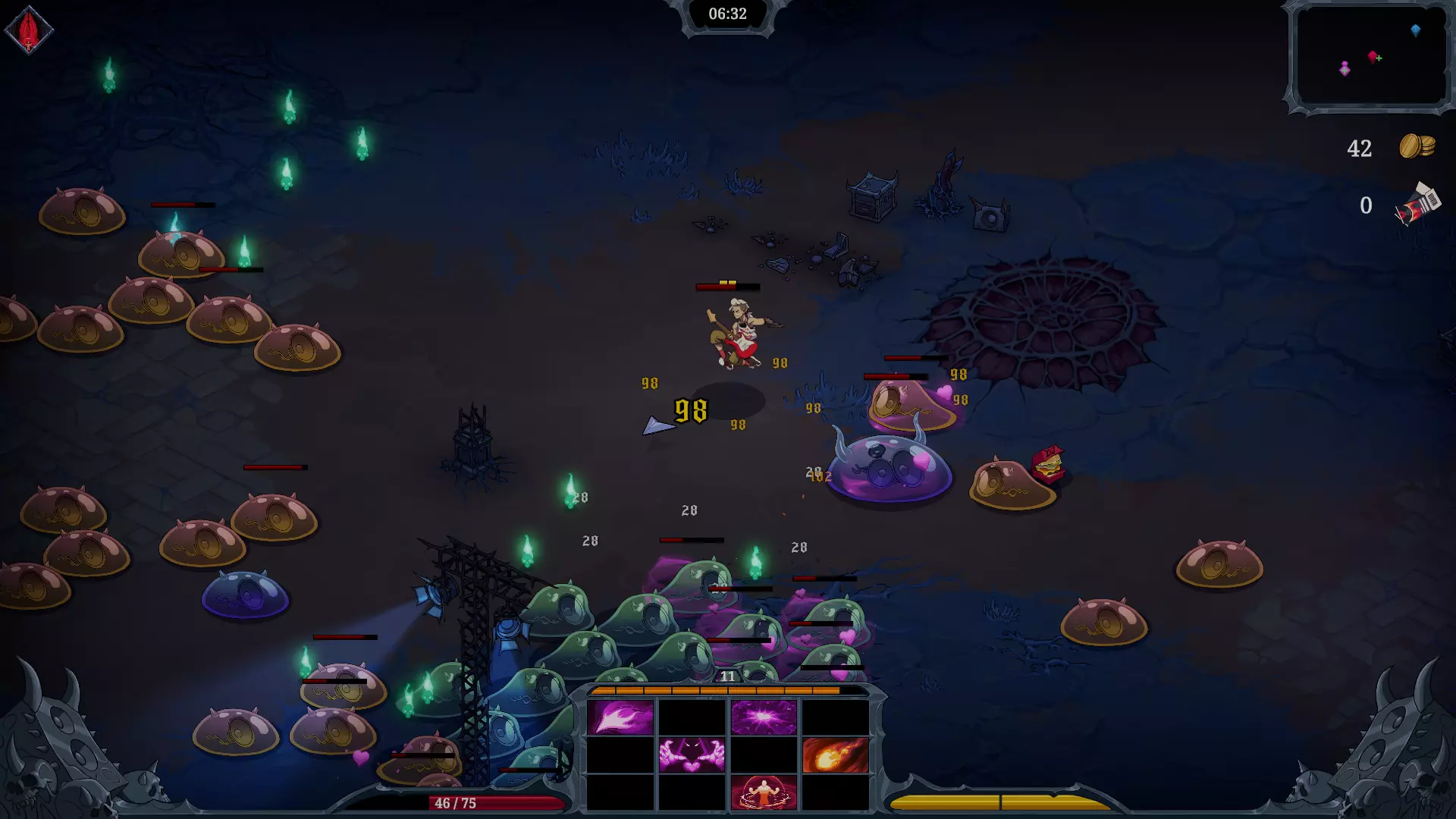Activate the orange fireball ability

[x=835, y=755]
